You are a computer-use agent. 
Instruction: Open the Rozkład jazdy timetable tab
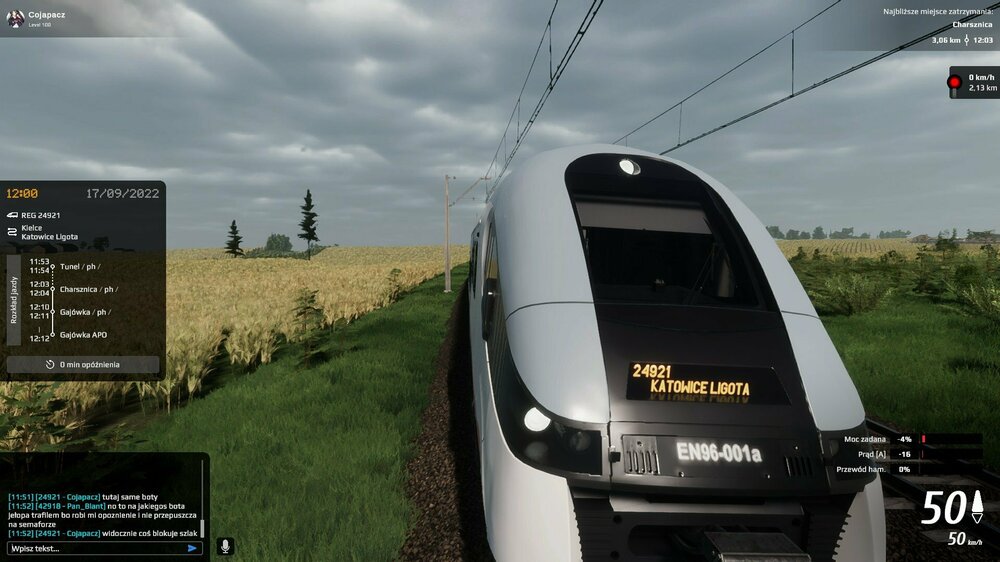tap(13, 300)
